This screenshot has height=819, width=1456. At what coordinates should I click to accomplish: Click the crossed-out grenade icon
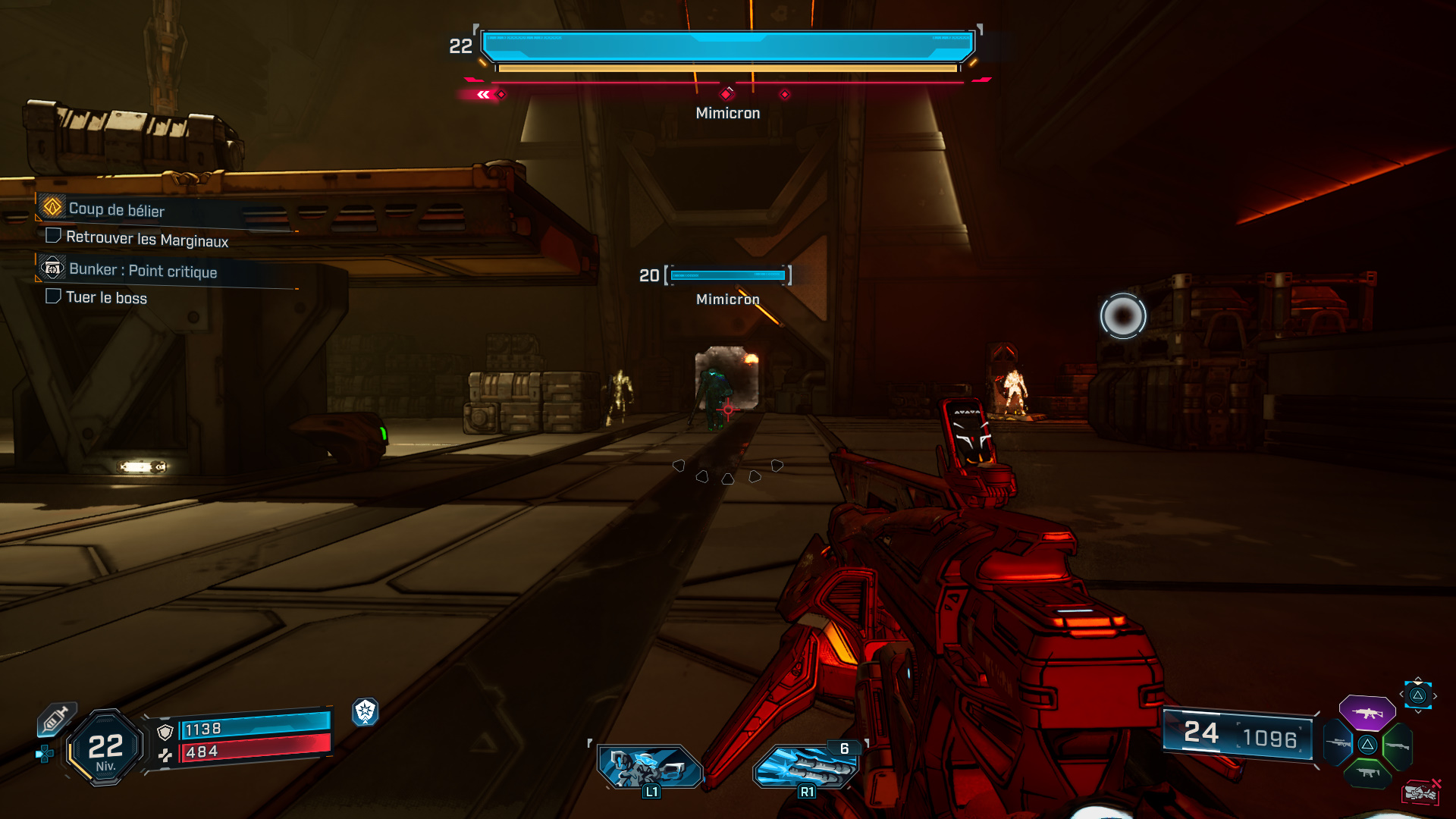click(1423, 791)
